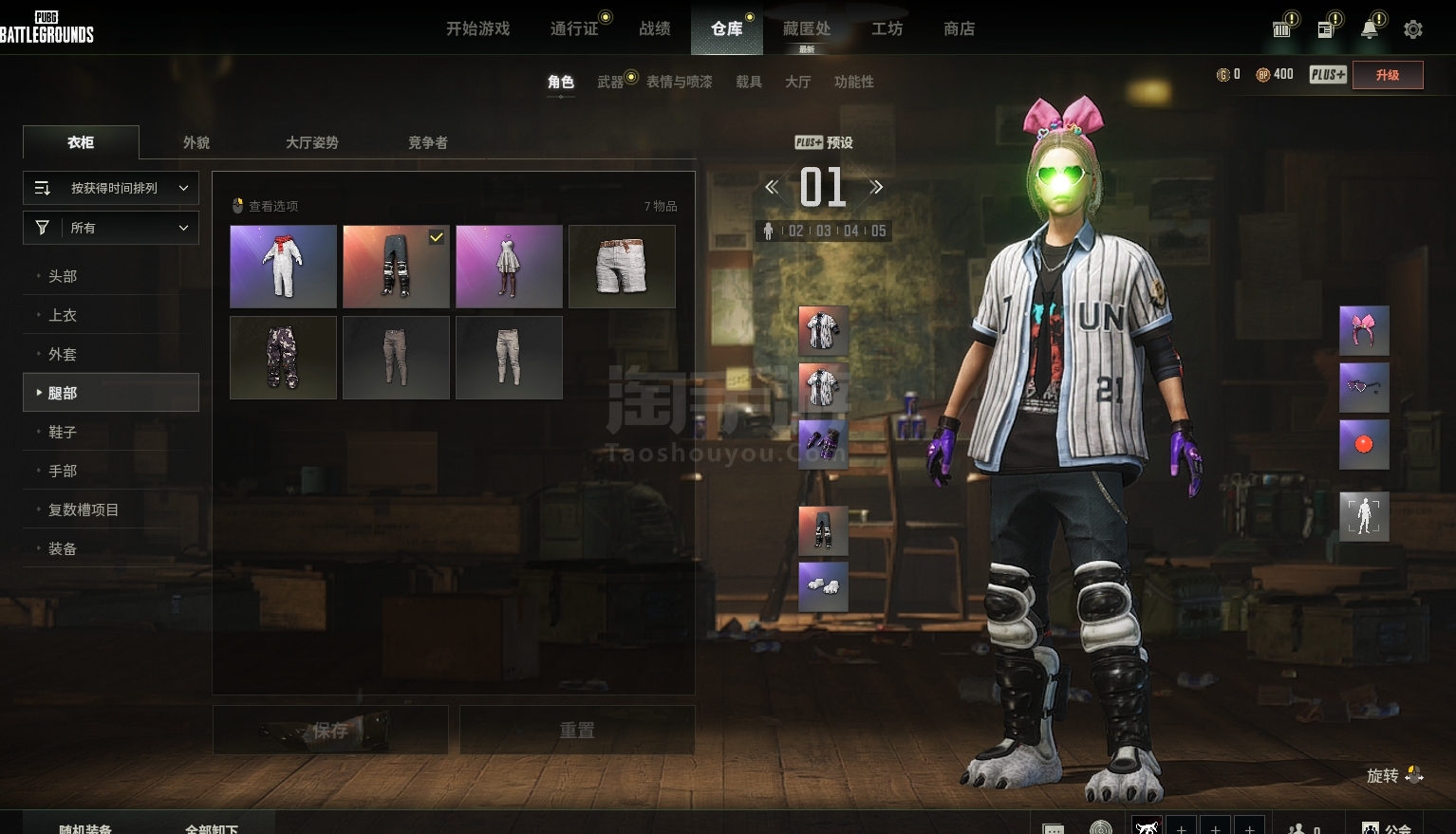Select the white jumpsuit with red scarf

283,267
